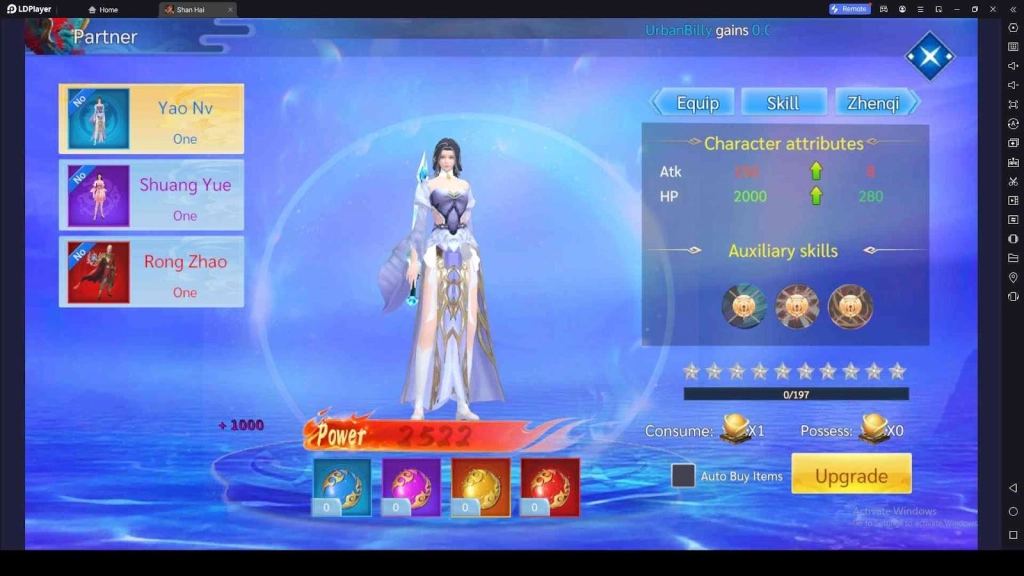This screenshot has width=1024, height=576.
Task: Show the Zhenqi tab
Action: [x=874, y=103]
